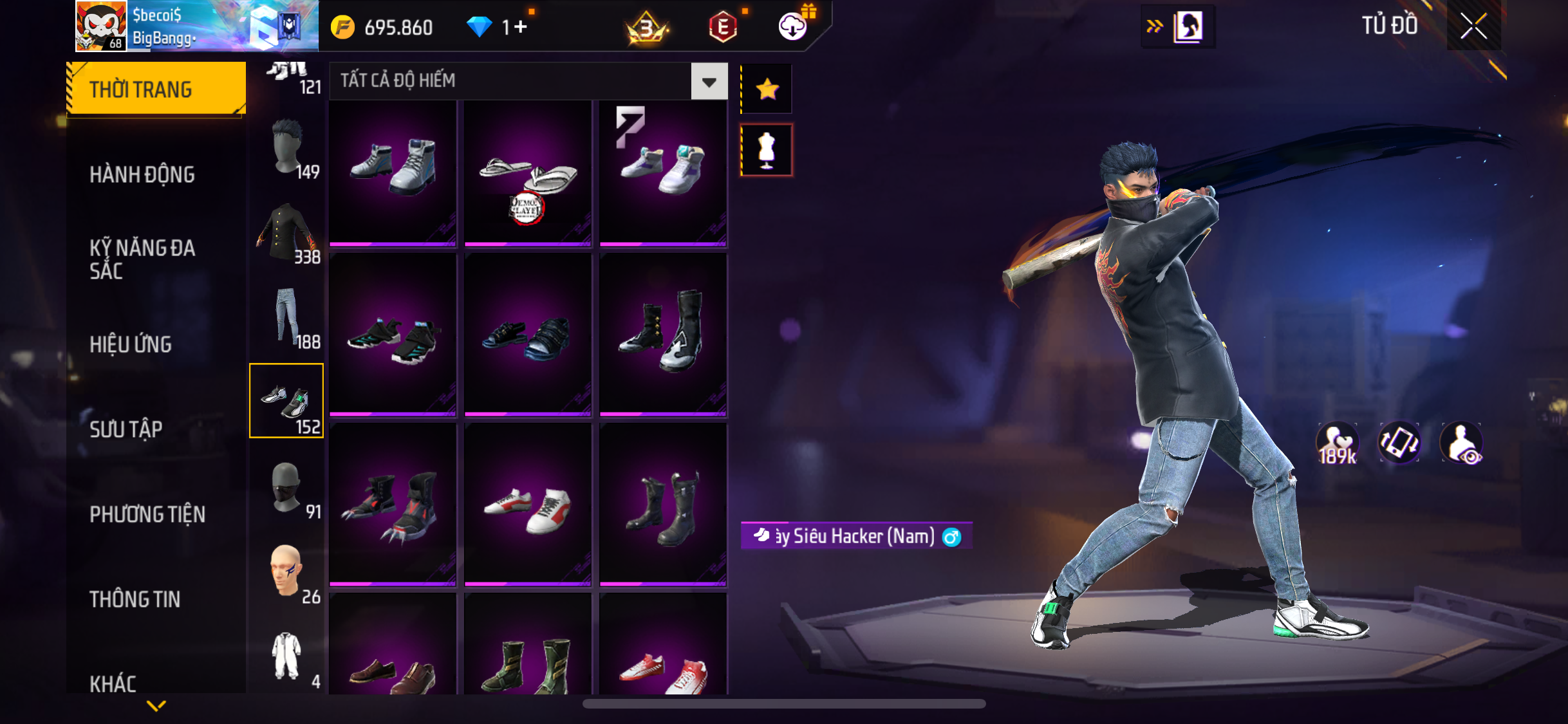Pick the jeans bottoms category icon

[x=287, y=317]
